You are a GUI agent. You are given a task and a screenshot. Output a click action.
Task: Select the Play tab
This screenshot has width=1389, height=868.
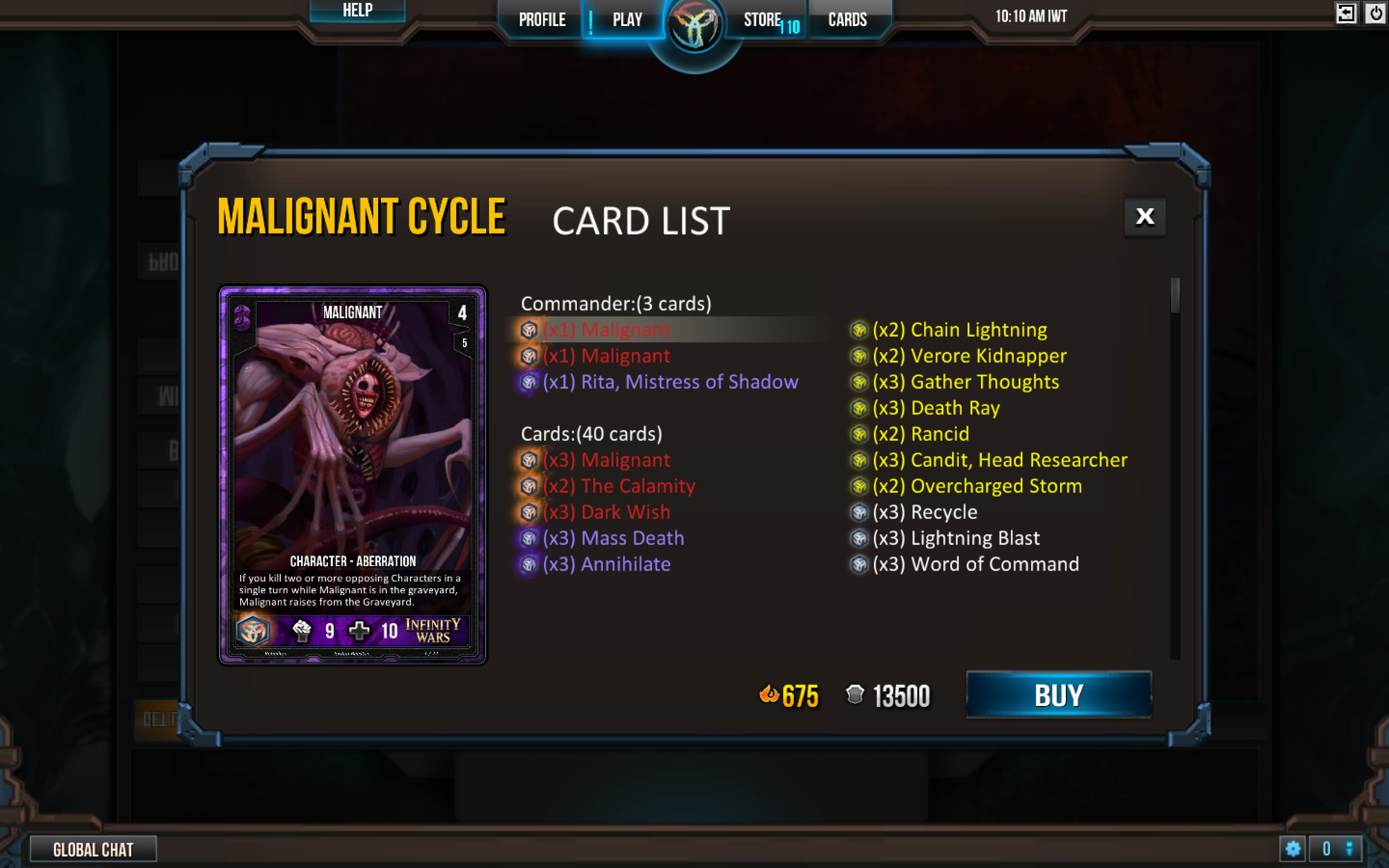[x=627, y=19]
